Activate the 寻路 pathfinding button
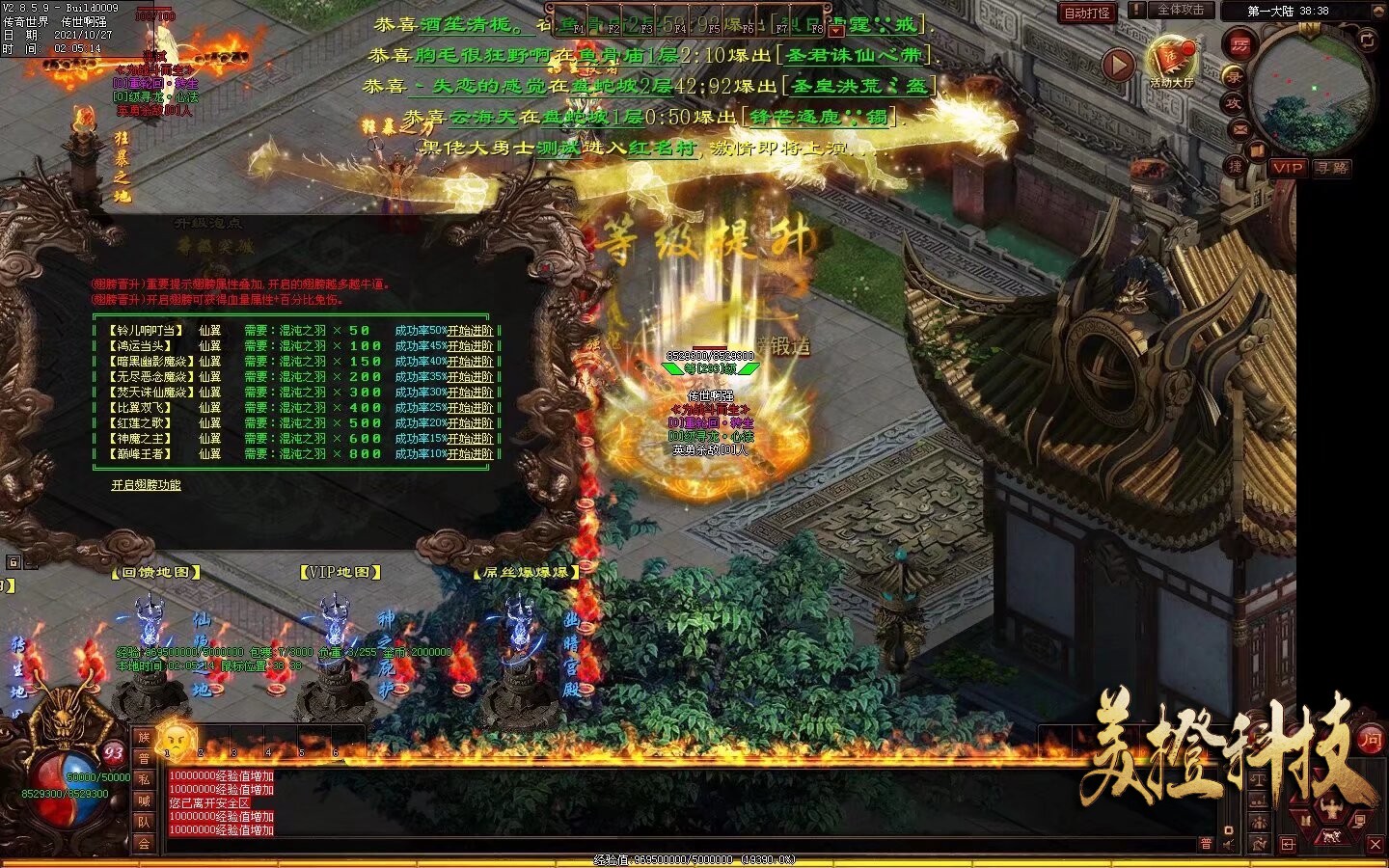 1332,168
